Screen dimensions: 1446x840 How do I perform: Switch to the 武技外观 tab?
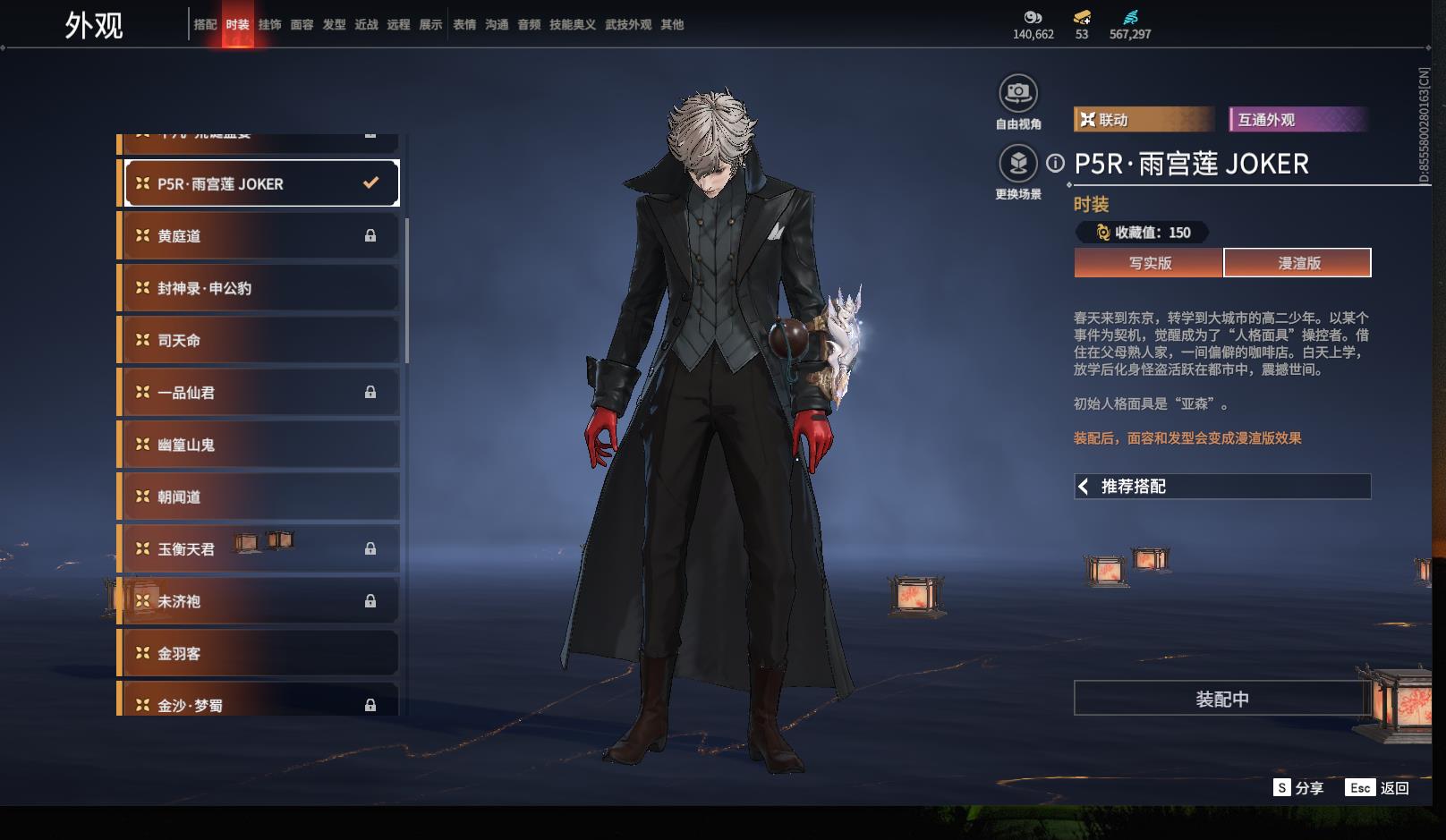point(628,25)
